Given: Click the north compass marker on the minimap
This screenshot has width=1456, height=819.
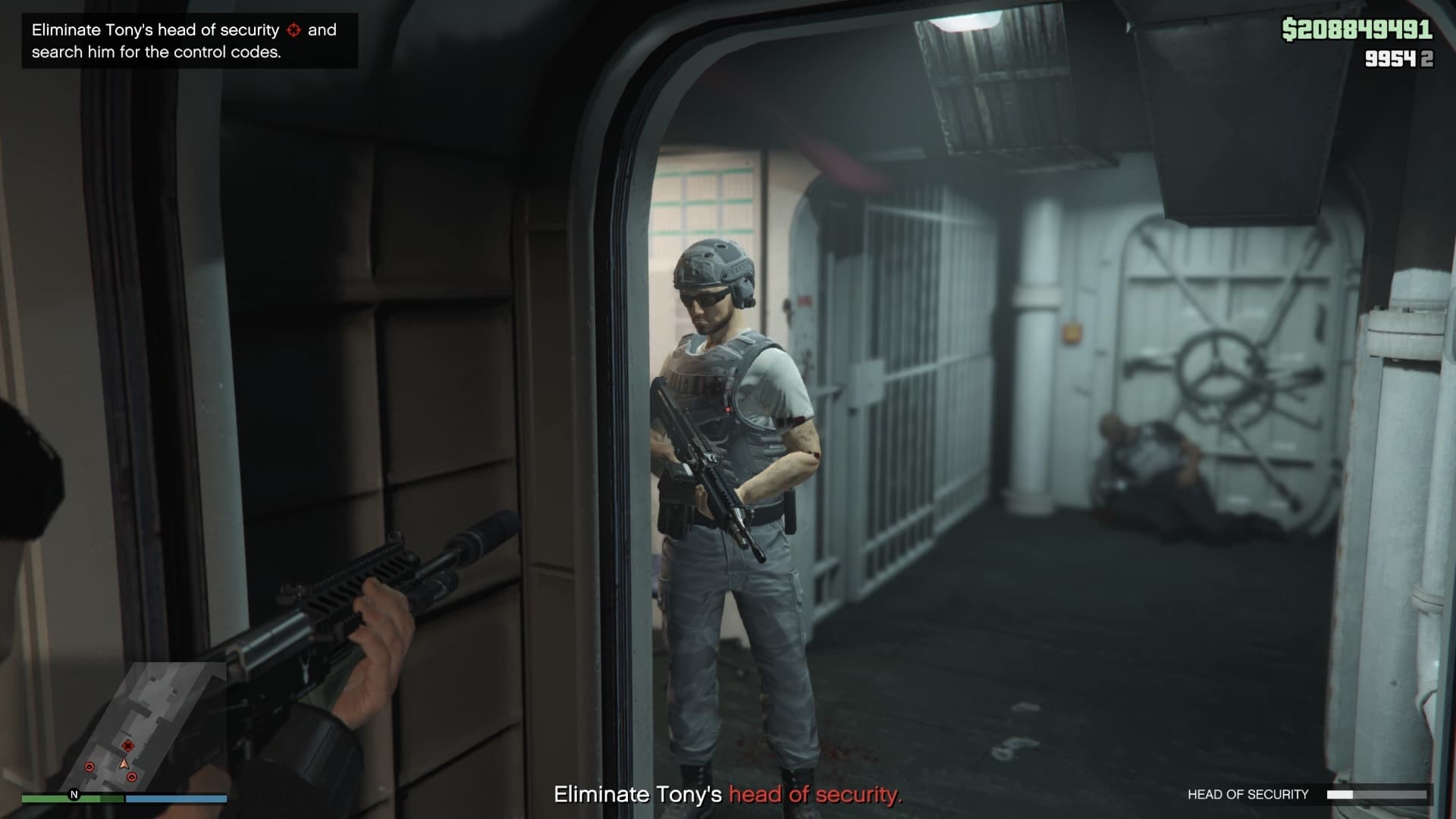Looking at the screenshot, I should [x=74, y=795].
